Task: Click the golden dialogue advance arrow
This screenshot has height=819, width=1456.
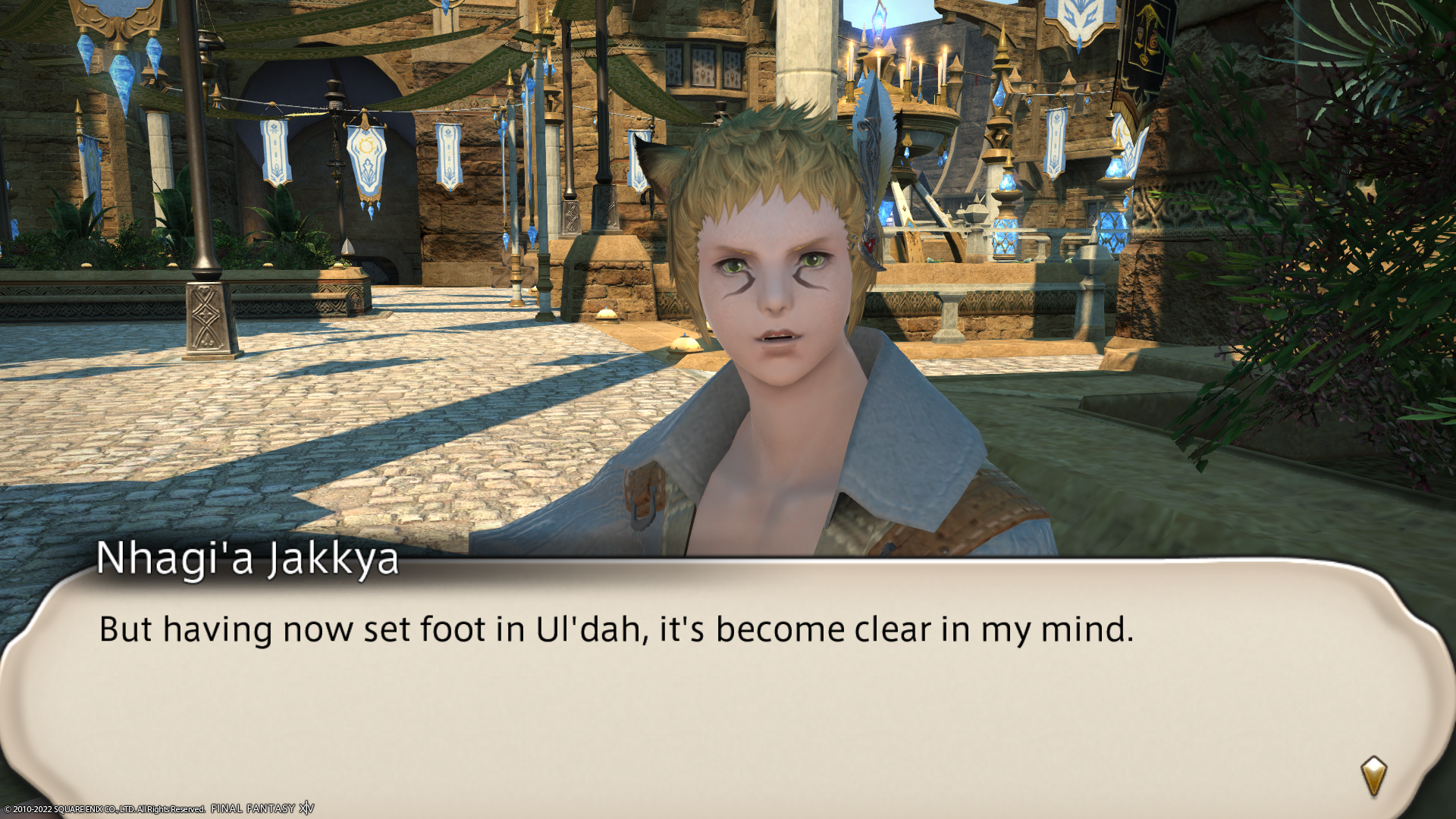Action: click(x=1373, y=776)
